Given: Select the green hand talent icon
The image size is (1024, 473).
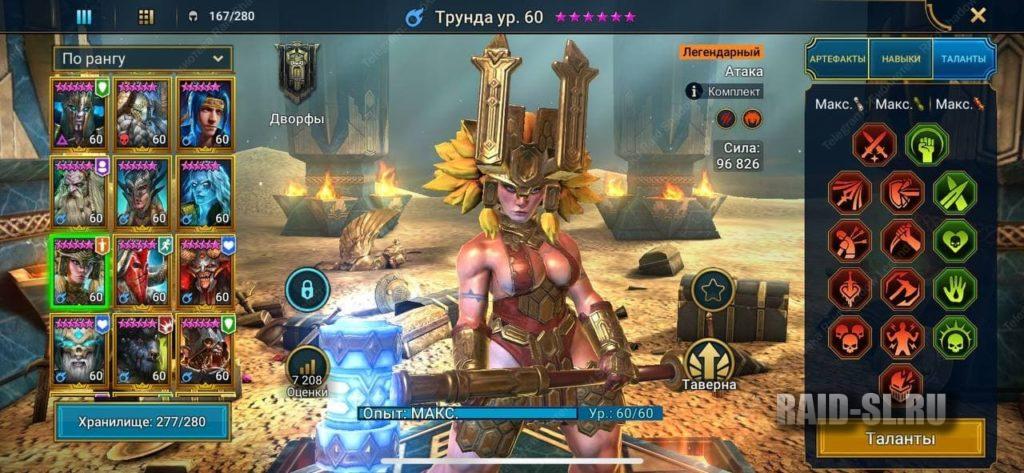Looking at the screenshot, I should 954,288.
